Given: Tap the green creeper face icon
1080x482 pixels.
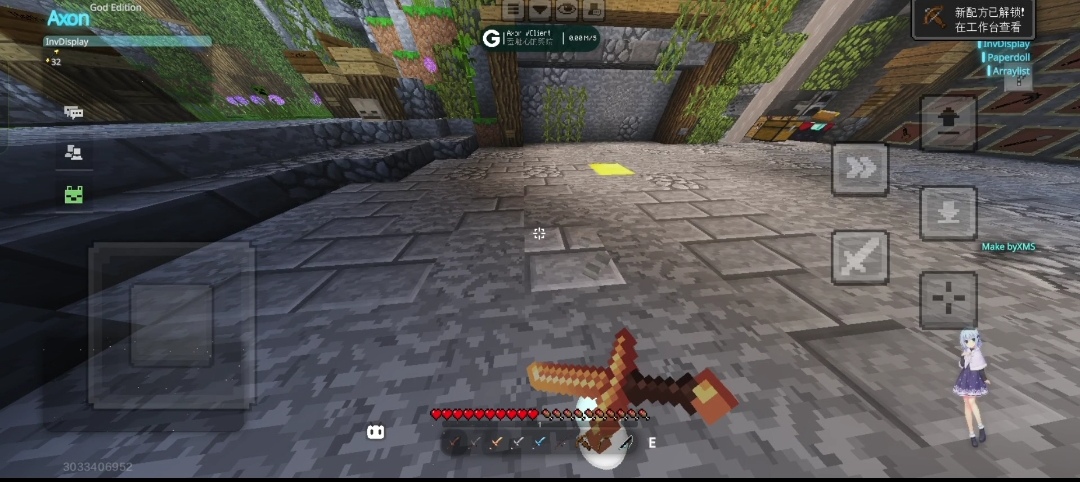Looking at the screenshot, I should pos(73,195).
